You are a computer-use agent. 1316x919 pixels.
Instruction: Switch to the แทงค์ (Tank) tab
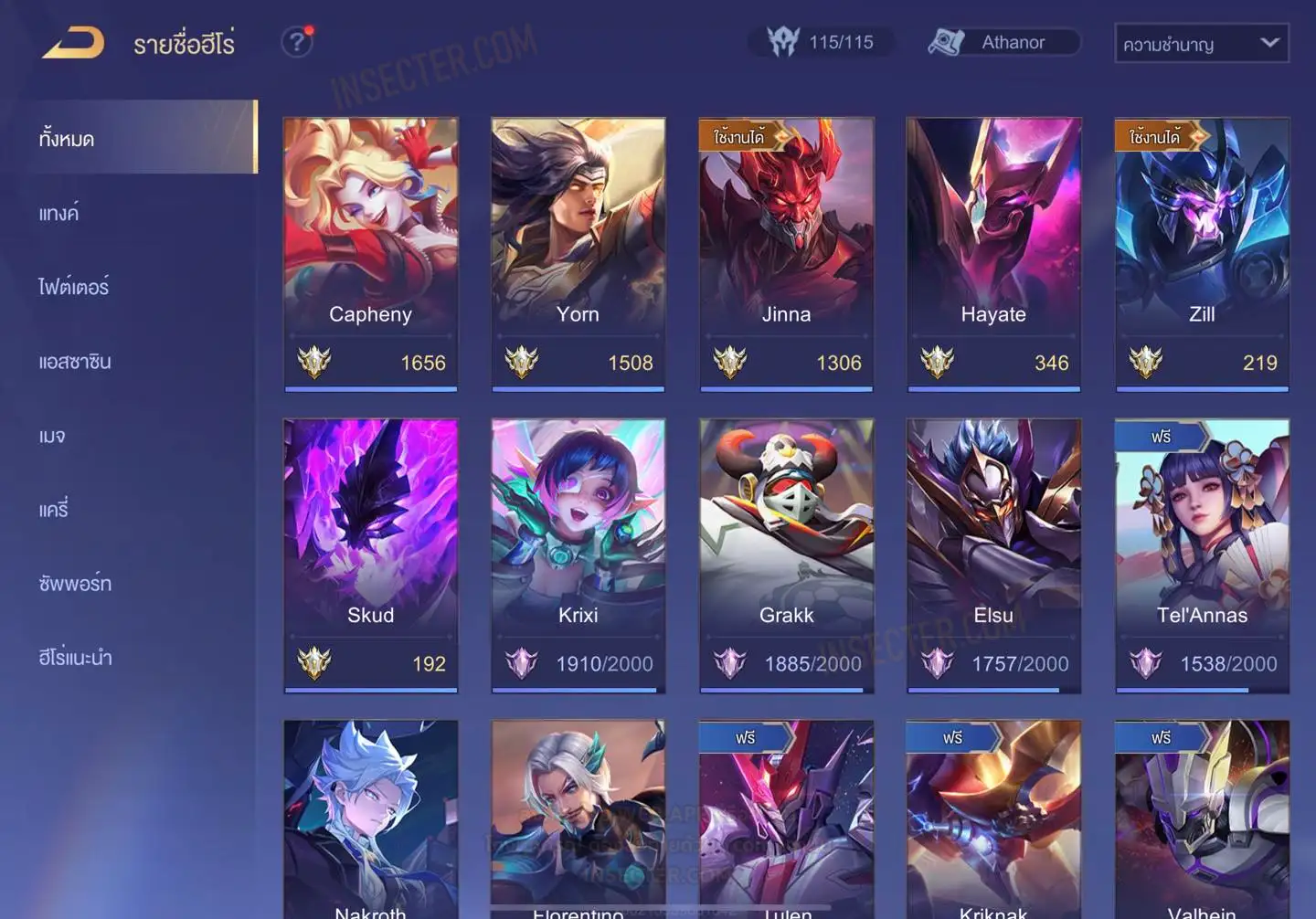tap(59, 214)
